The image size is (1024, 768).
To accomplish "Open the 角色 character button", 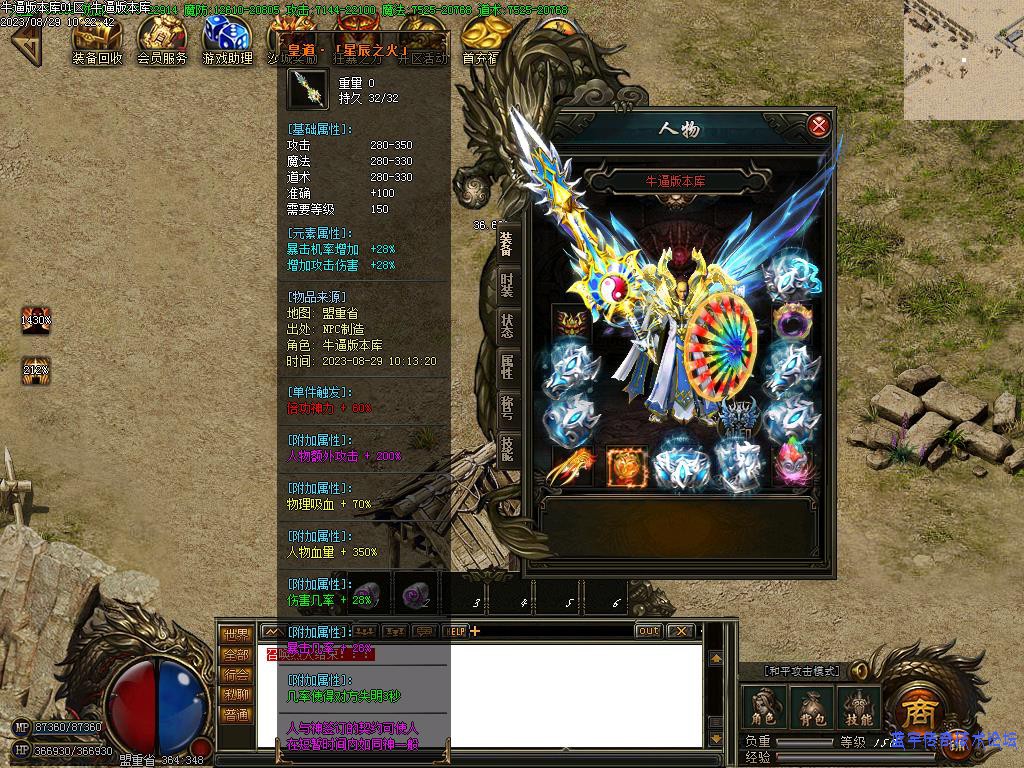I will (763, 708).
